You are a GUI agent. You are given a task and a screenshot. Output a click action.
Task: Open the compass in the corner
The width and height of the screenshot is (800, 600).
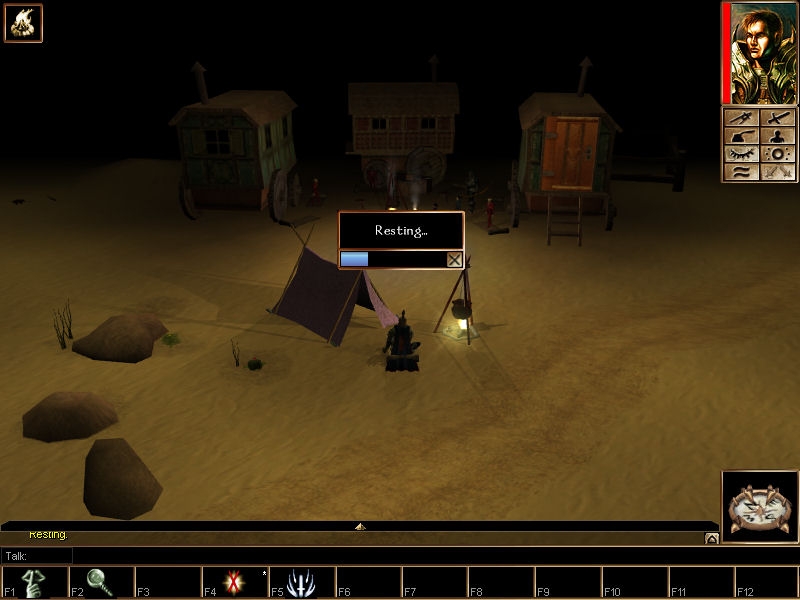point(757,508)
